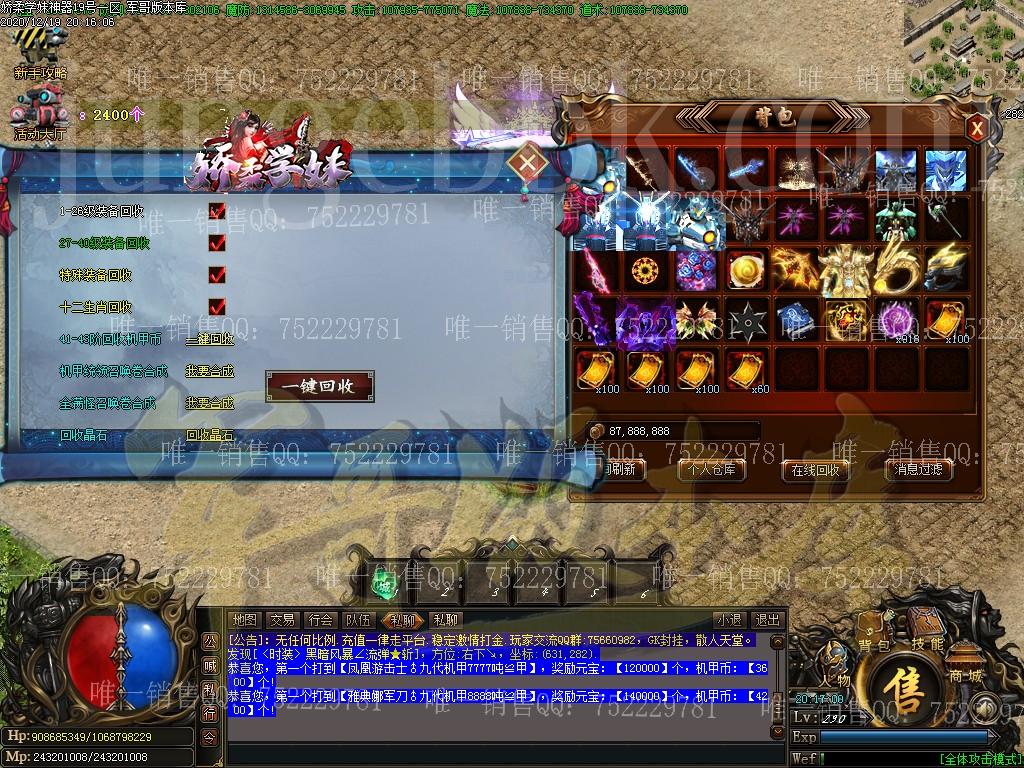Image resolution: width=1024 pixels, height=768 pixels.
Task: Close the recycle panel
Action: click(528, 161)
